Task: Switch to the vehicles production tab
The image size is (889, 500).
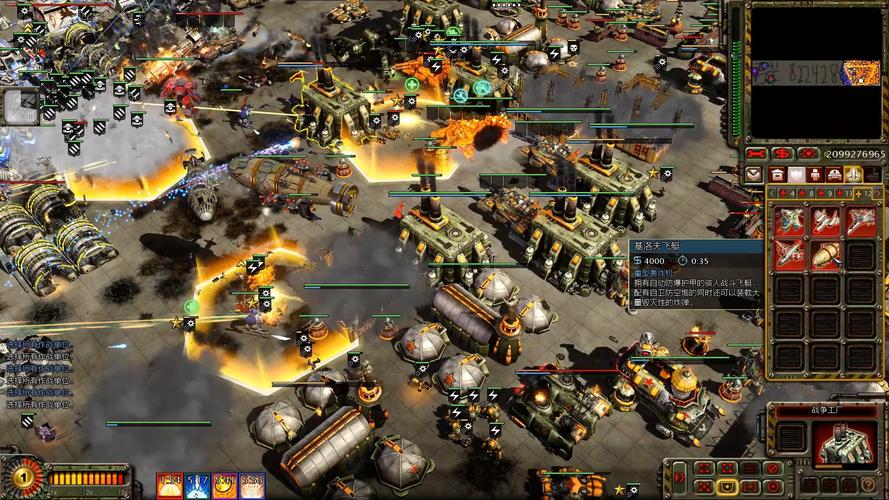Action: [834, 174]
